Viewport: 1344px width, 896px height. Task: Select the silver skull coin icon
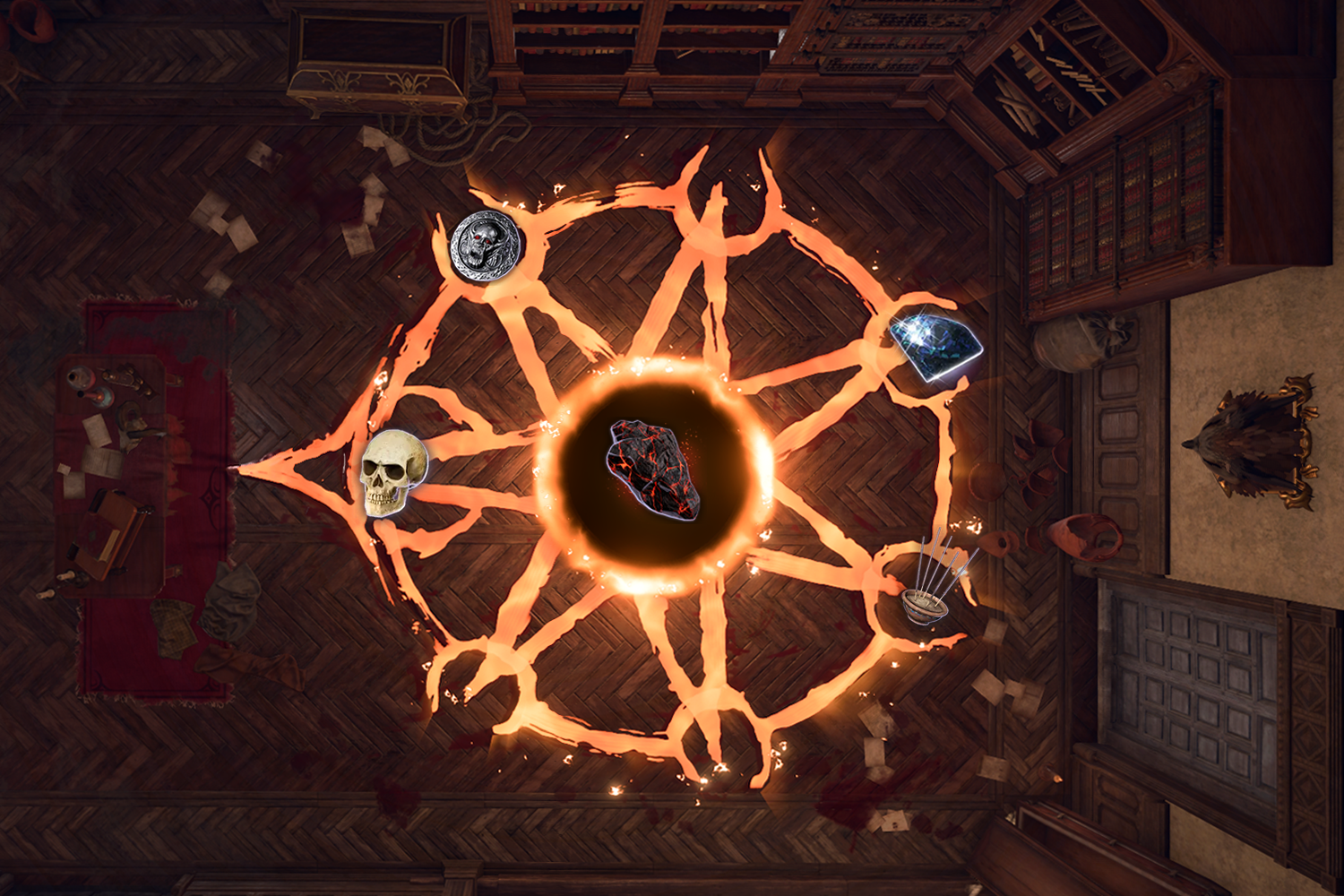486,246
